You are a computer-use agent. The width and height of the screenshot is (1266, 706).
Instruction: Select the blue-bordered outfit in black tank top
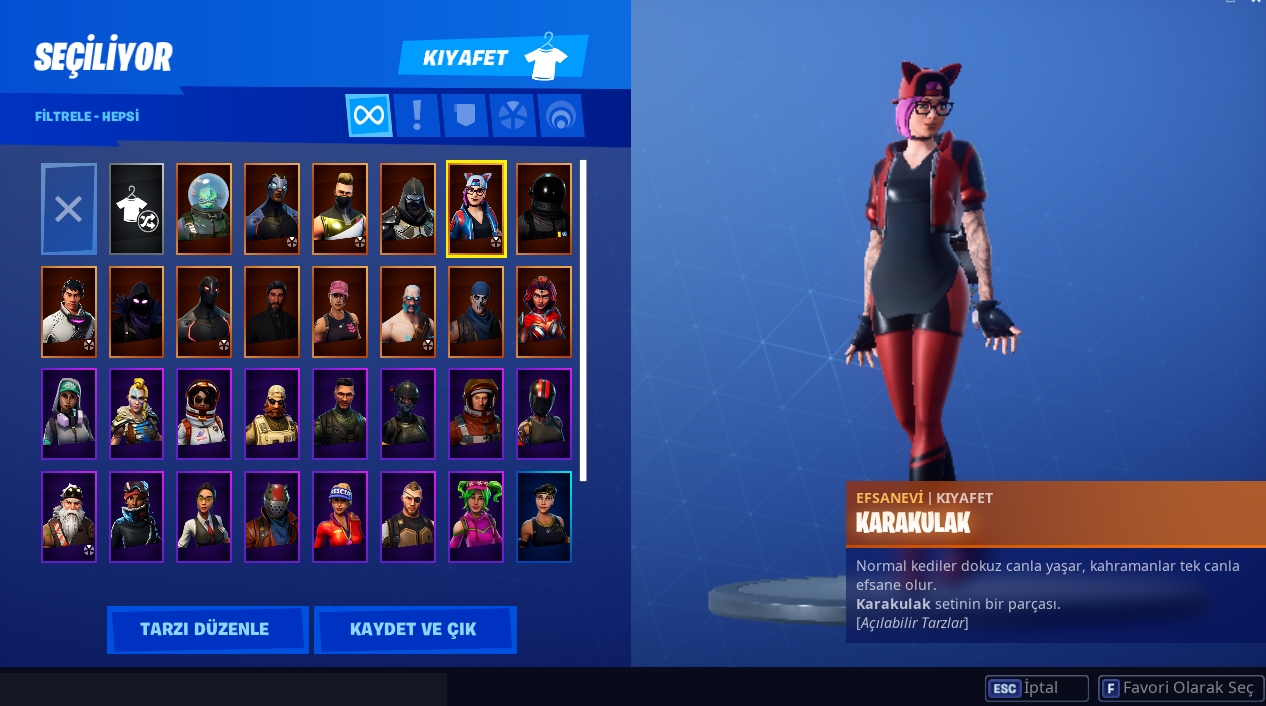[x=544, y=516]
